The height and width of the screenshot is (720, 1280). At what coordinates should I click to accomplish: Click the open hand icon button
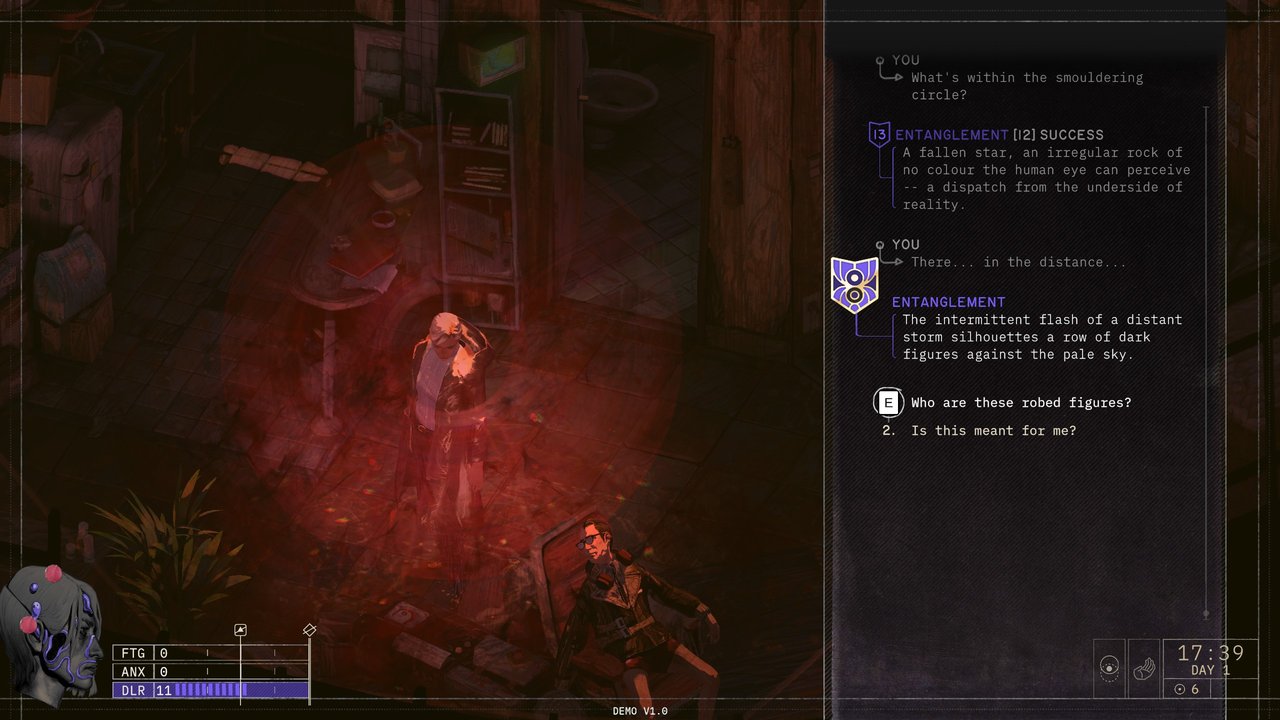click(x=1143, y=668)
